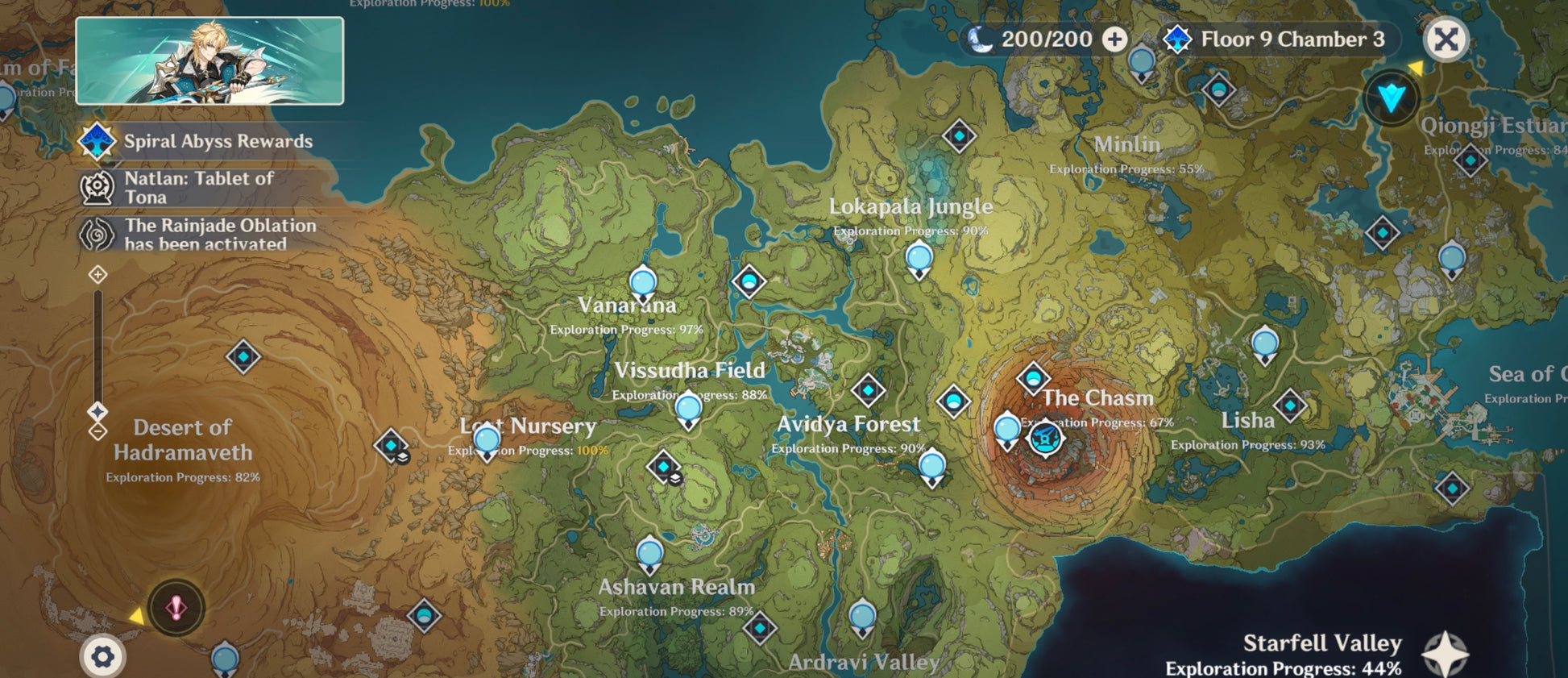Screen dimensions: 1568x678
Task: Zoom in with the map's plus button
Action: tap(97, 275)
